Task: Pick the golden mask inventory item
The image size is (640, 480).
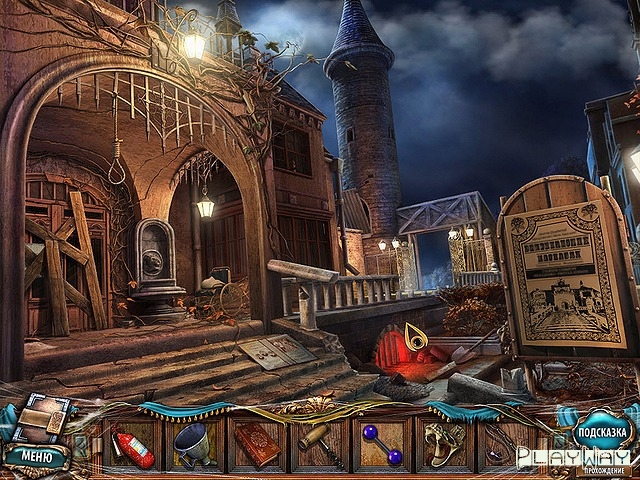Action: pyautogui.click(x=442, y=444)
